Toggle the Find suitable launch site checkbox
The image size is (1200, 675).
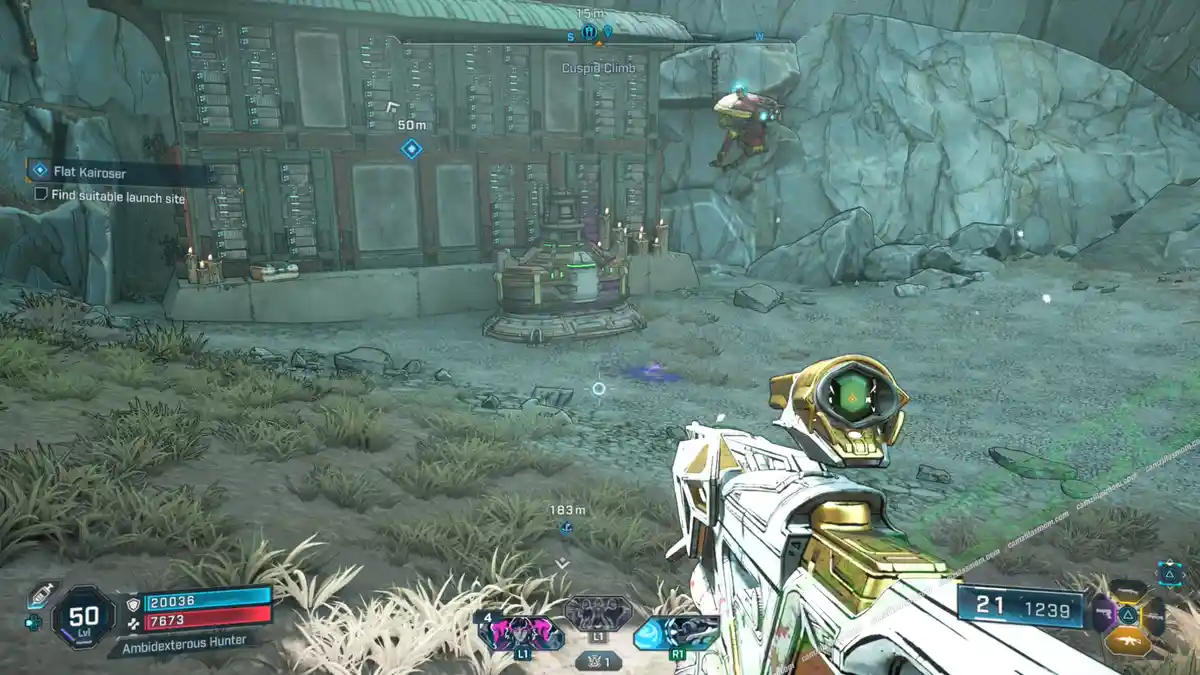pyautogui.click(x=41, y=196)
